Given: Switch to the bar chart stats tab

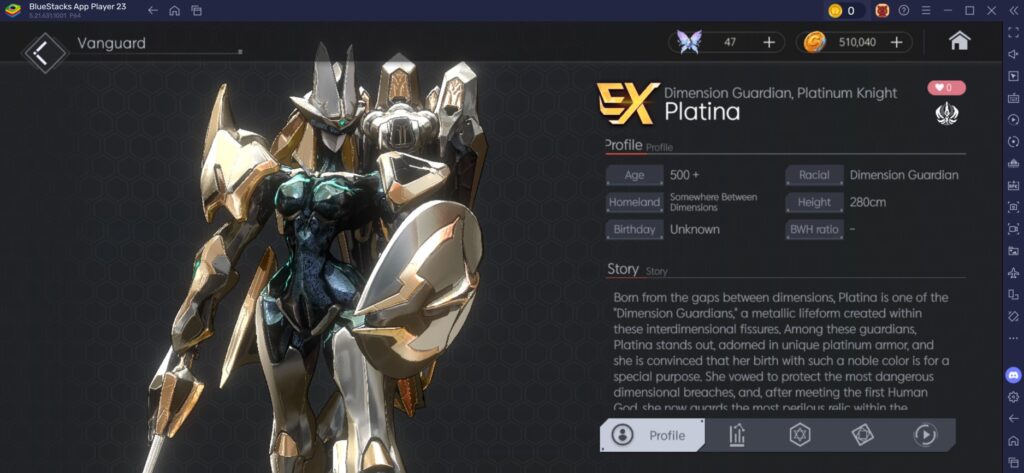Looking at the screenshot, I should click(738, 435).
